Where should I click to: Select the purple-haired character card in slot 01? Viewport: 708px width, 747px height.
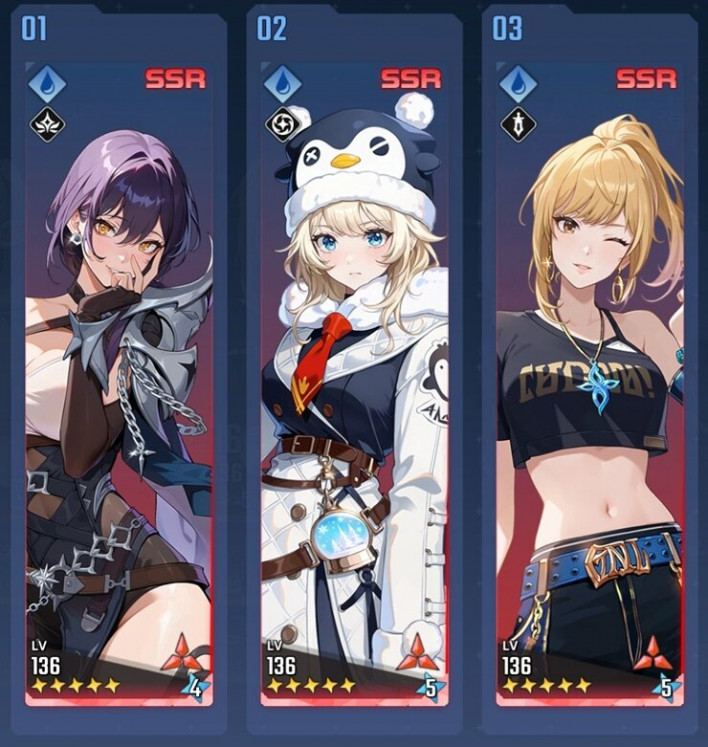click(119, 380)
